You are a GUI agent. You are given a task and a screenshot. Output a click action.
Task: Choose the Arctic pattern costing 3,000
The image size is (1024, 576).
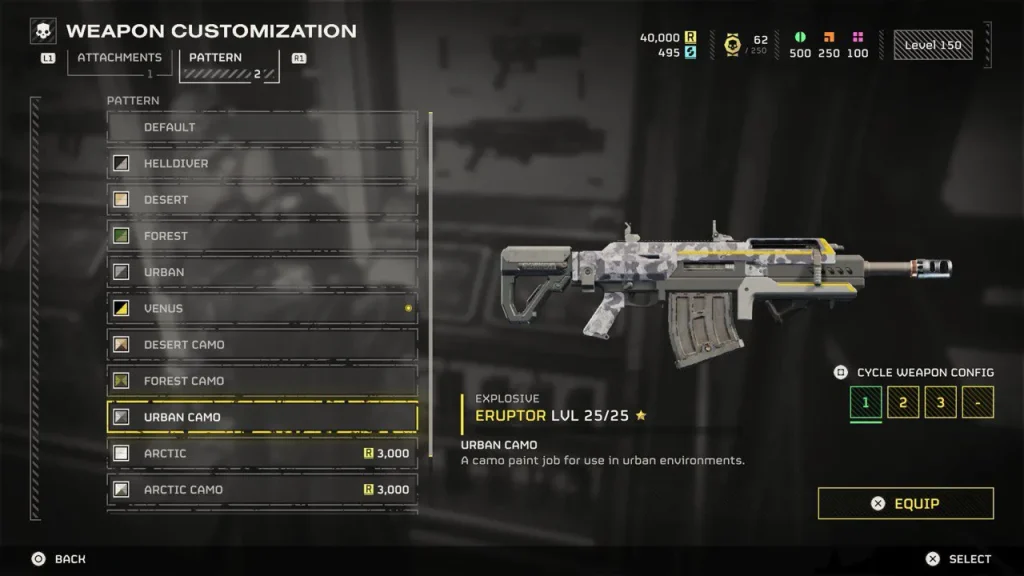point(262,453)
